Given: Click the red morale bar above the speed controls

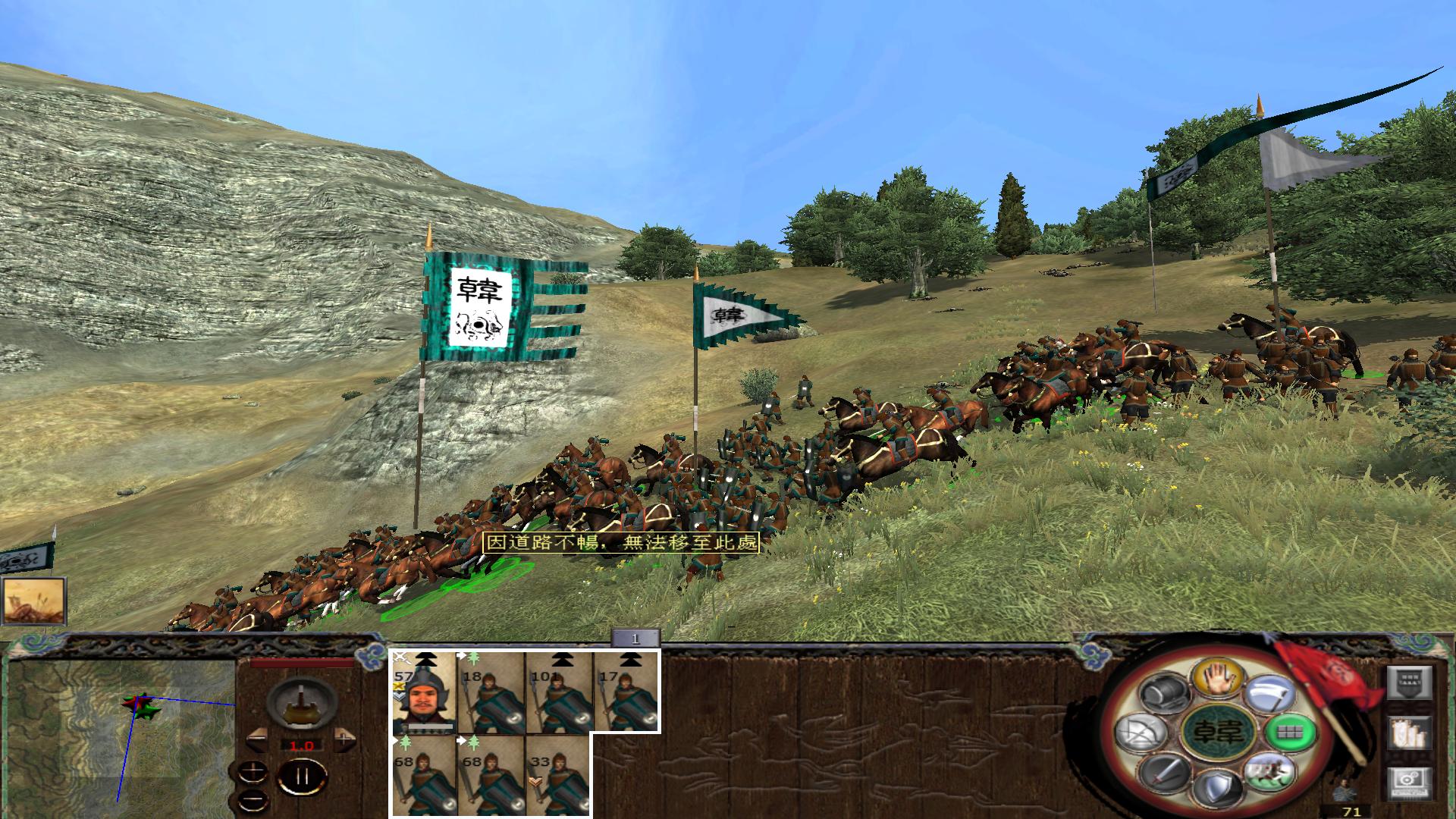Looking at the screenshot, I should point(301,662).
